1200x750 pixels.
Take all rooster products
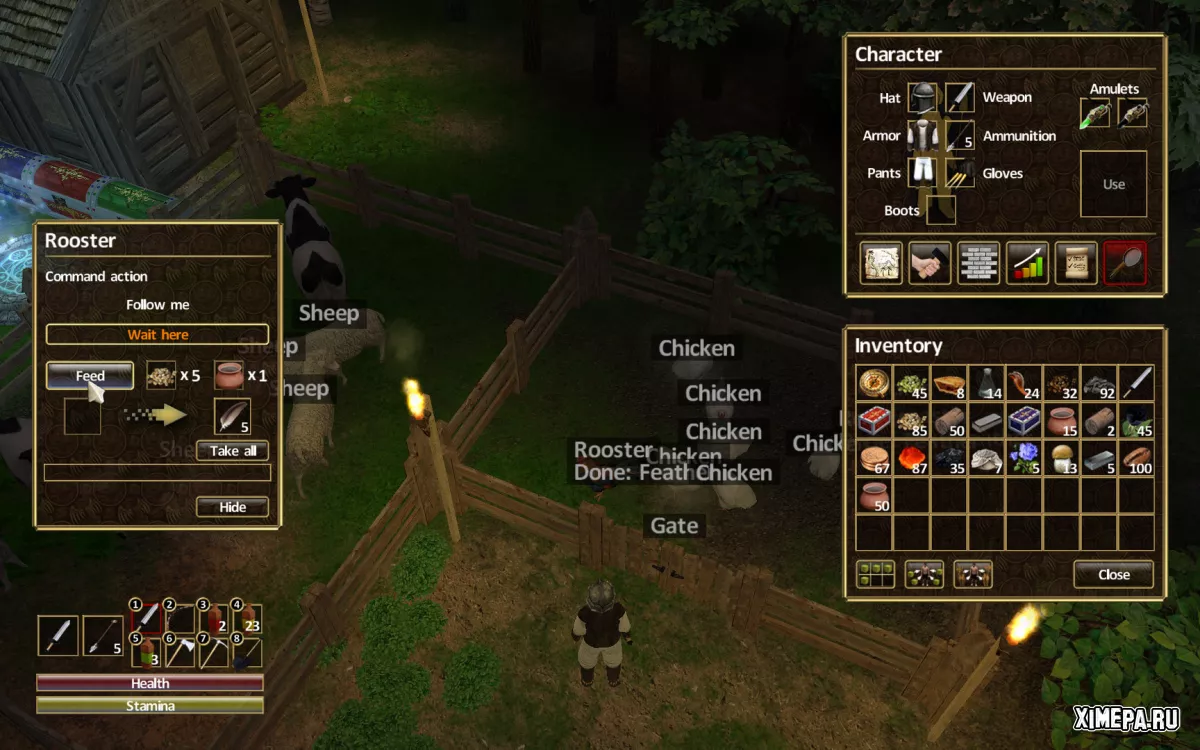pos(233,451)
